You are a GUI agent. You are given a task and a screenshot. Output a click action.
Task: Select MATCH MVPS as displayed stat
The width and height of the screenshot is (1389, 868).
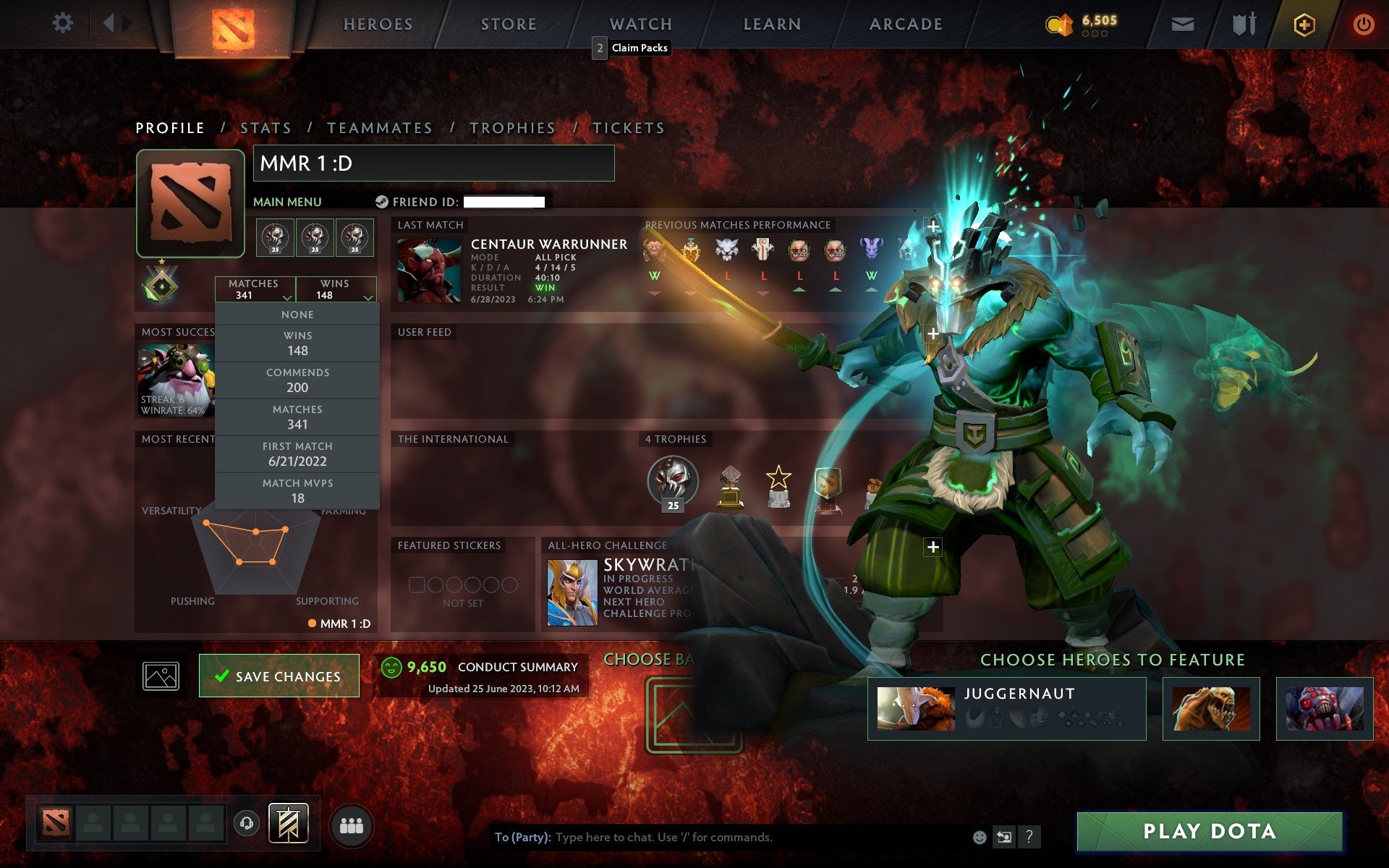click(x=298, y=490)
